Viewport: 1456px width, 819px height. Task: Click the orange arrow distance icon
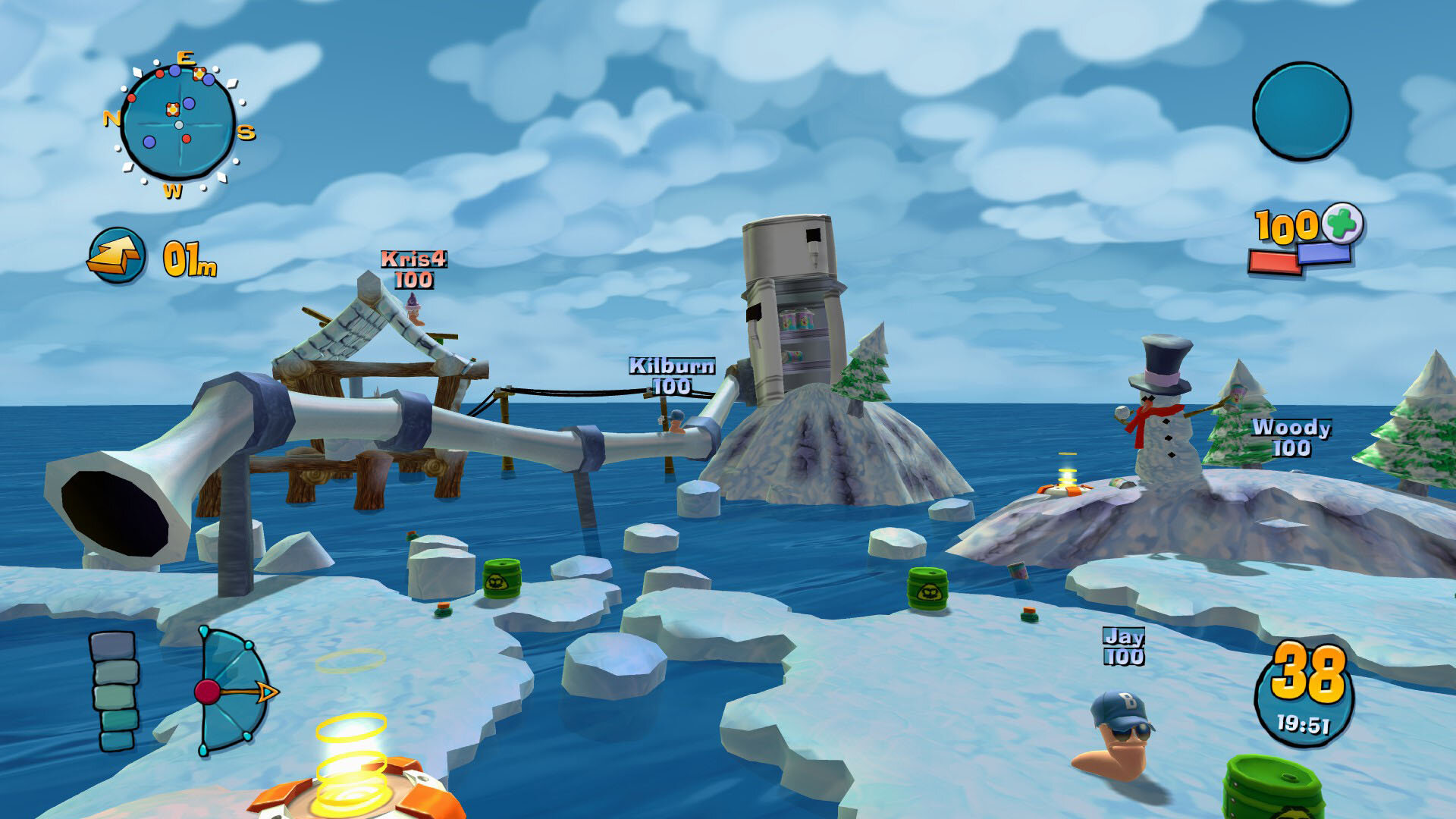coord(116,256)
